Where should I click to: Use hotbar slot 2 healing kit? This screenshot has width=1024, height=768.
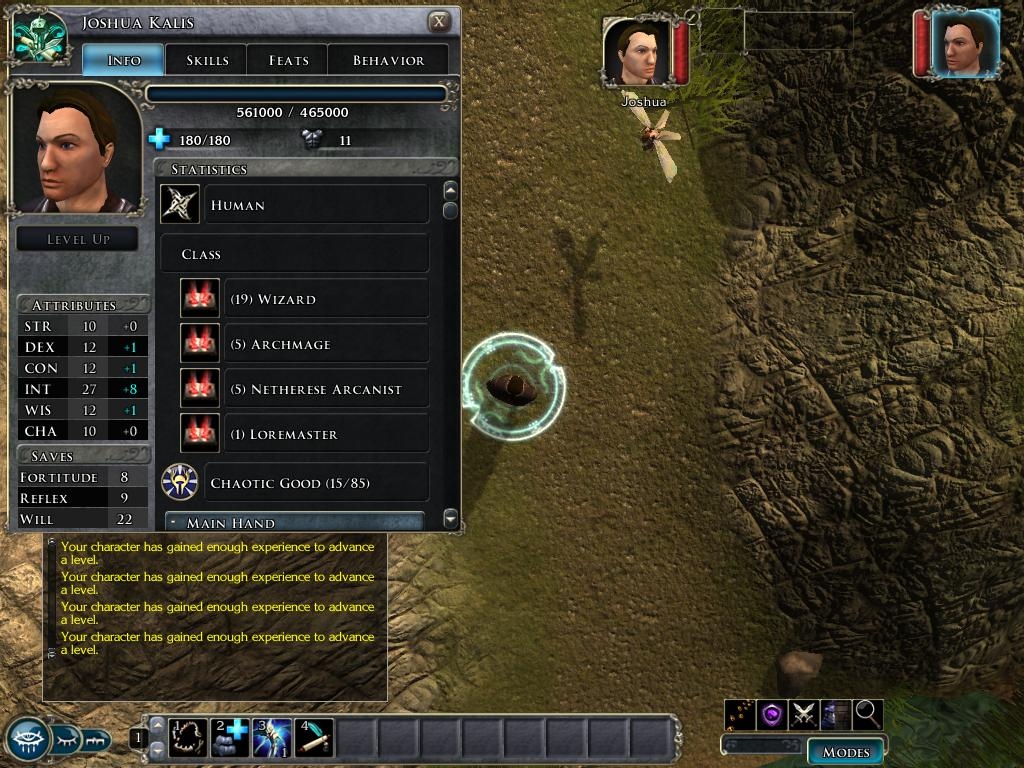(232, 738)
